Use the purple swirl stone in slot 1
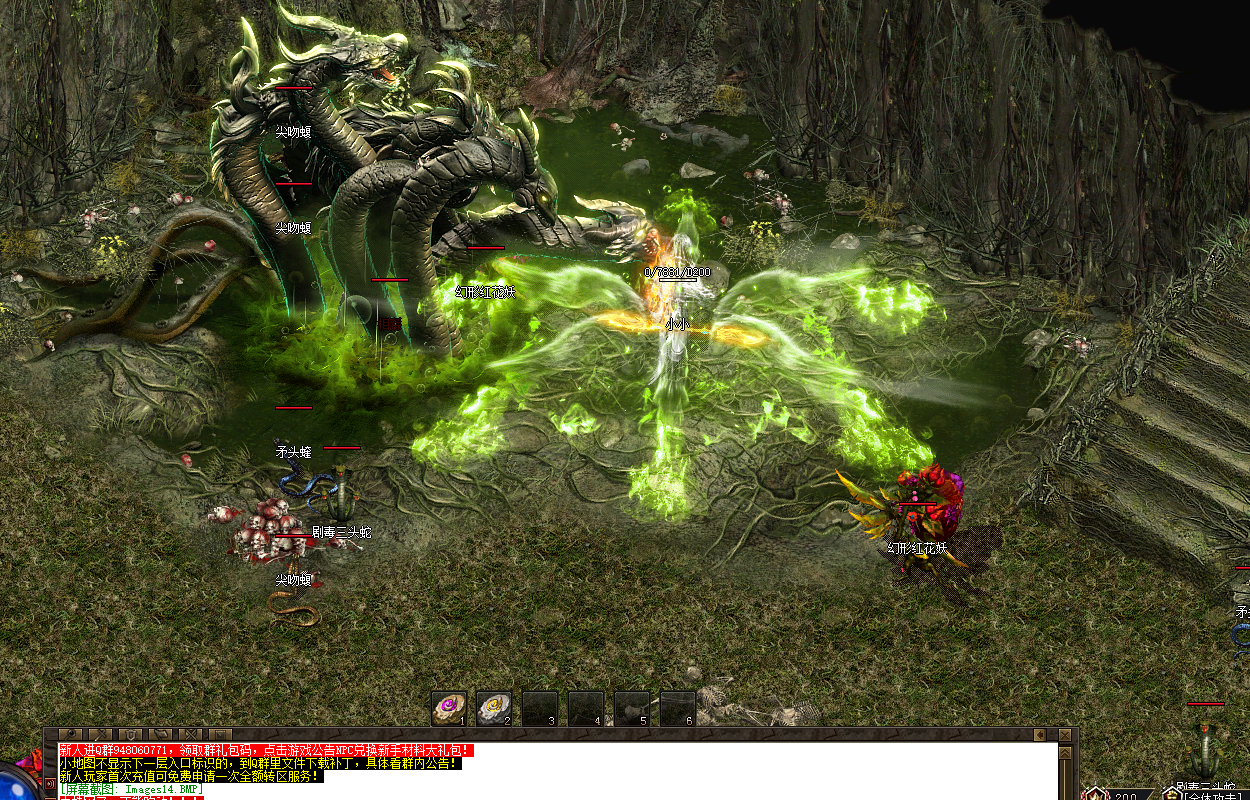This screenshot has height=800, width=1250. (x=449, y=707)
